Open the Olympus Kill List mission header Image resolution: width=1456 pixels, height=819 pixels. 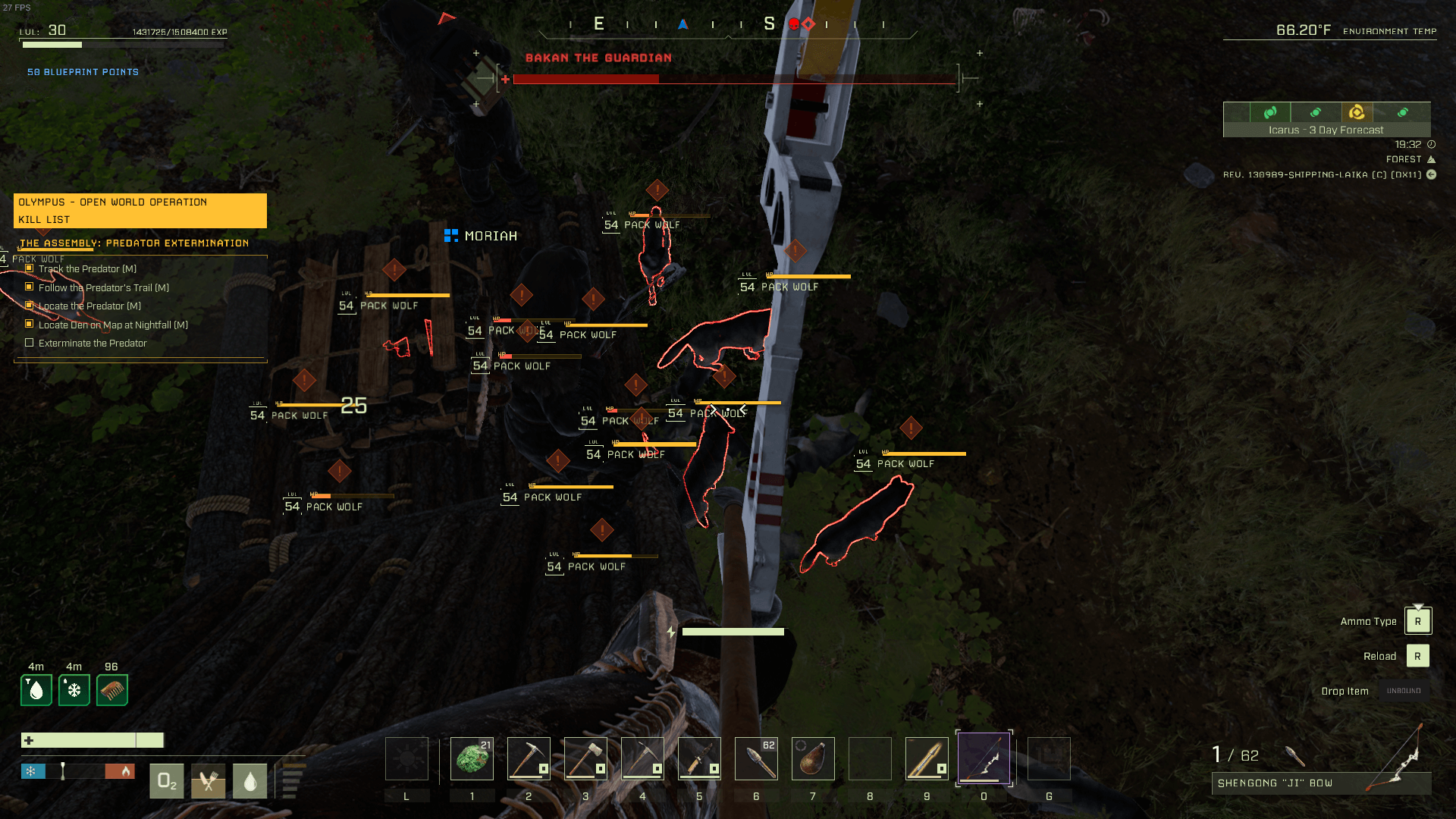pyautogui.click(x=140, y=210)
